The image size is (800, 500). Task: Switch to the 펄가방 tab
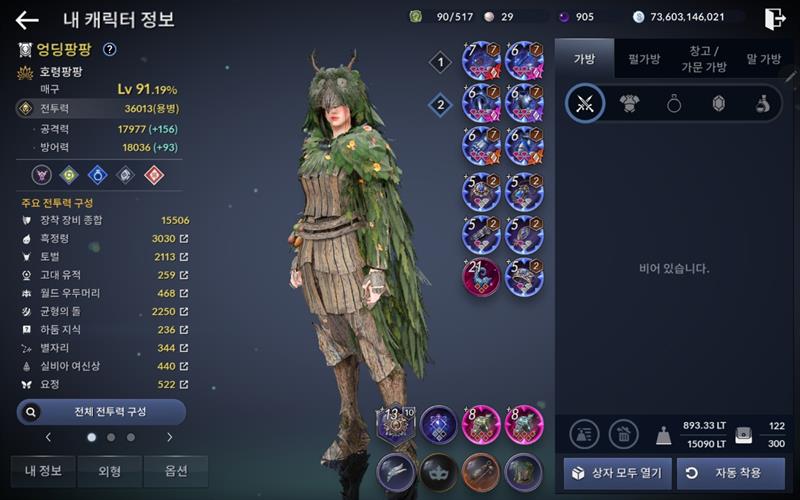click(x=643, y=59)
